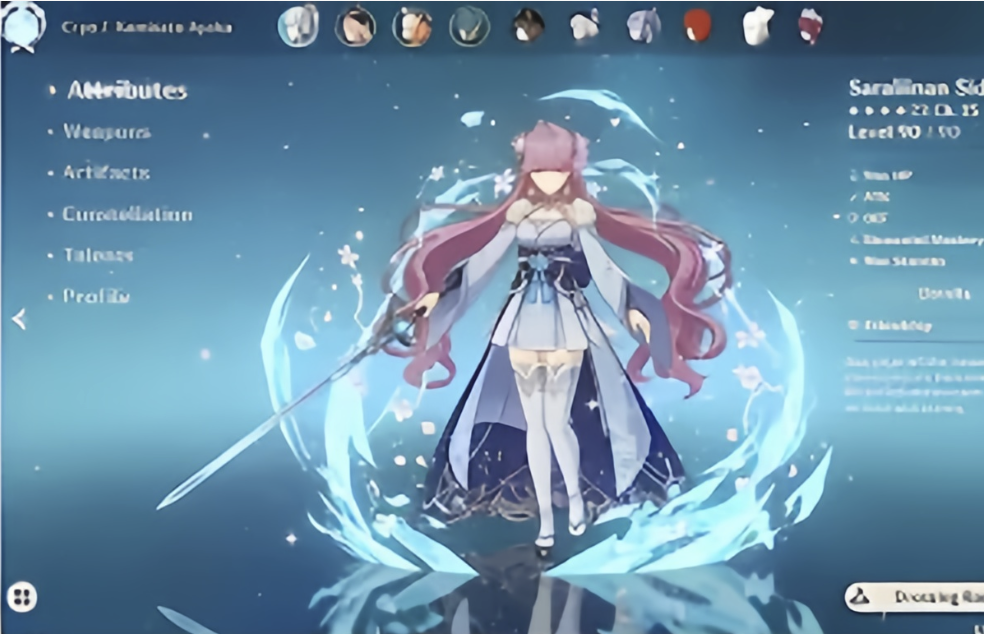This screenshot has width=984, height=634.
Task: Select the first highlighted character portrait
Action: tap(297, 26)
